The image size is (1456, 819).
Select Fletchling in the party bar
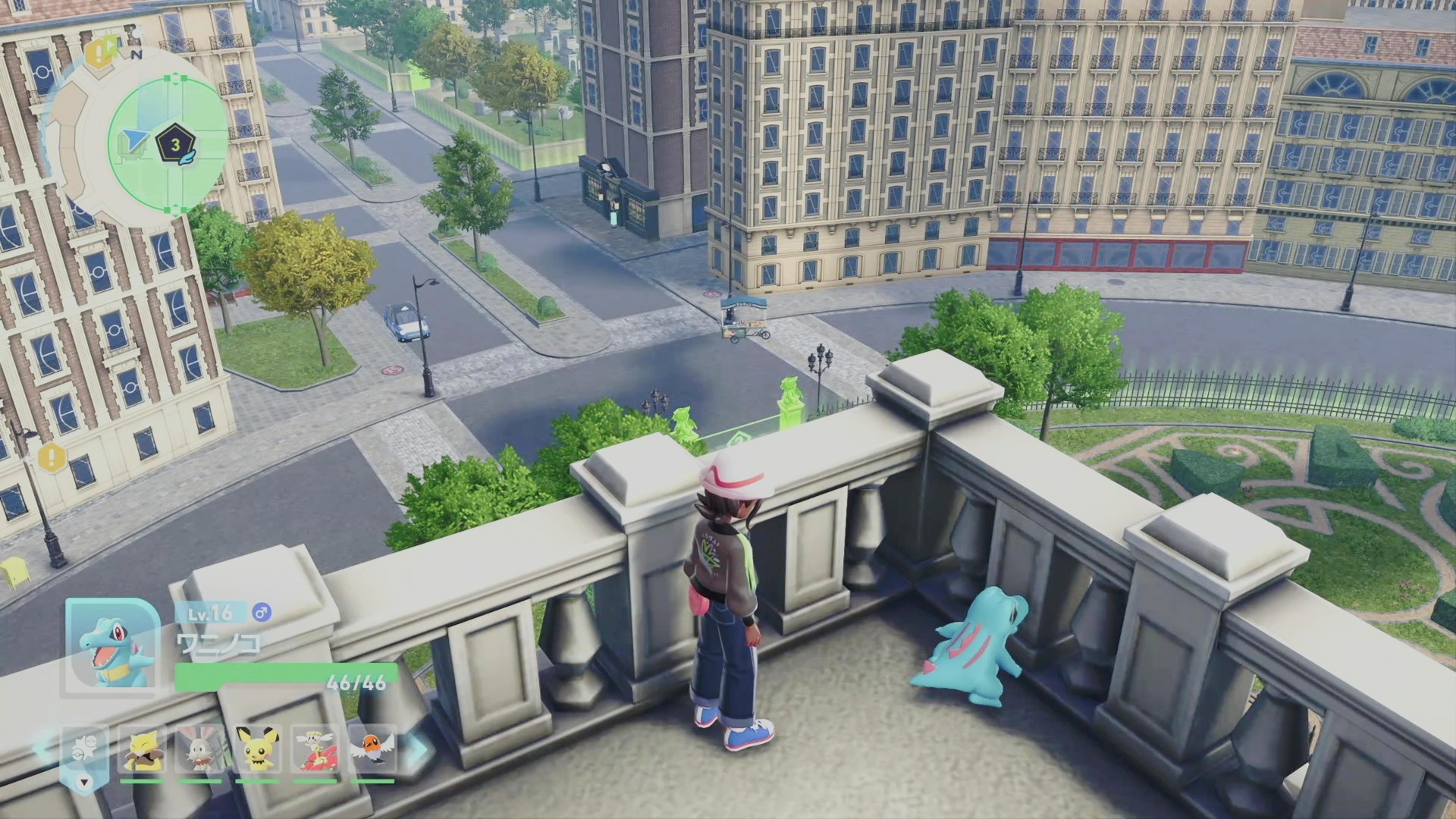click(x=372, y=748)
